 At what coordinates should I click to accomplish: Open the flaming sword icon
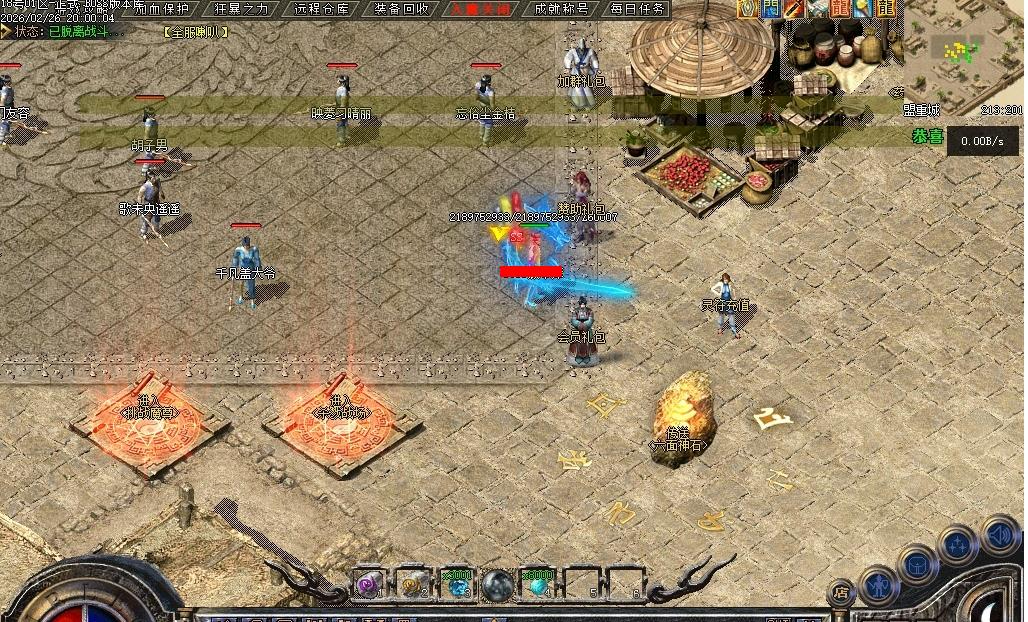793,9
